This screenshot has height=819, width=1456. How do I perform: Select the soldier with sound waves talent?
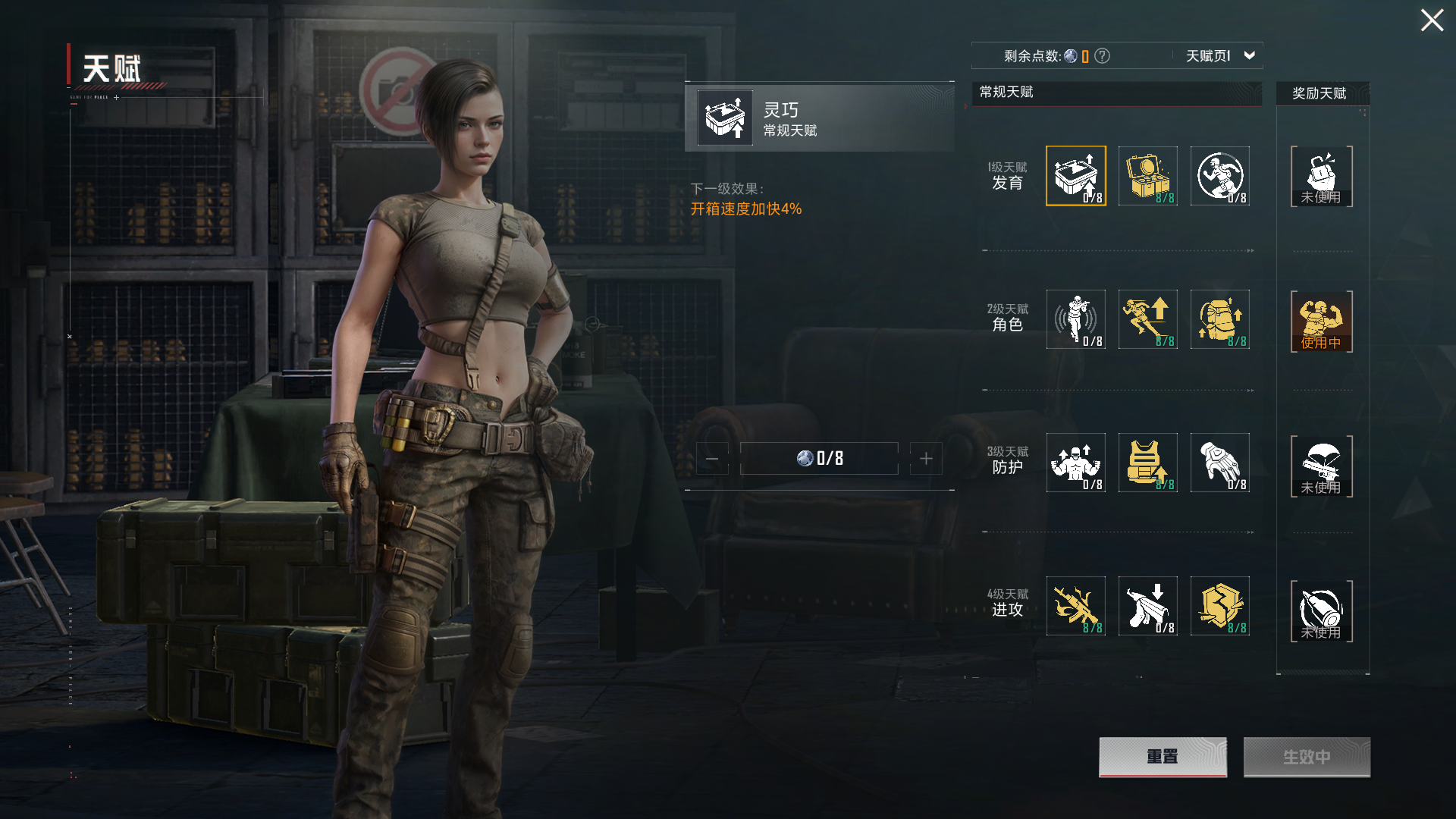point(1075,319)
